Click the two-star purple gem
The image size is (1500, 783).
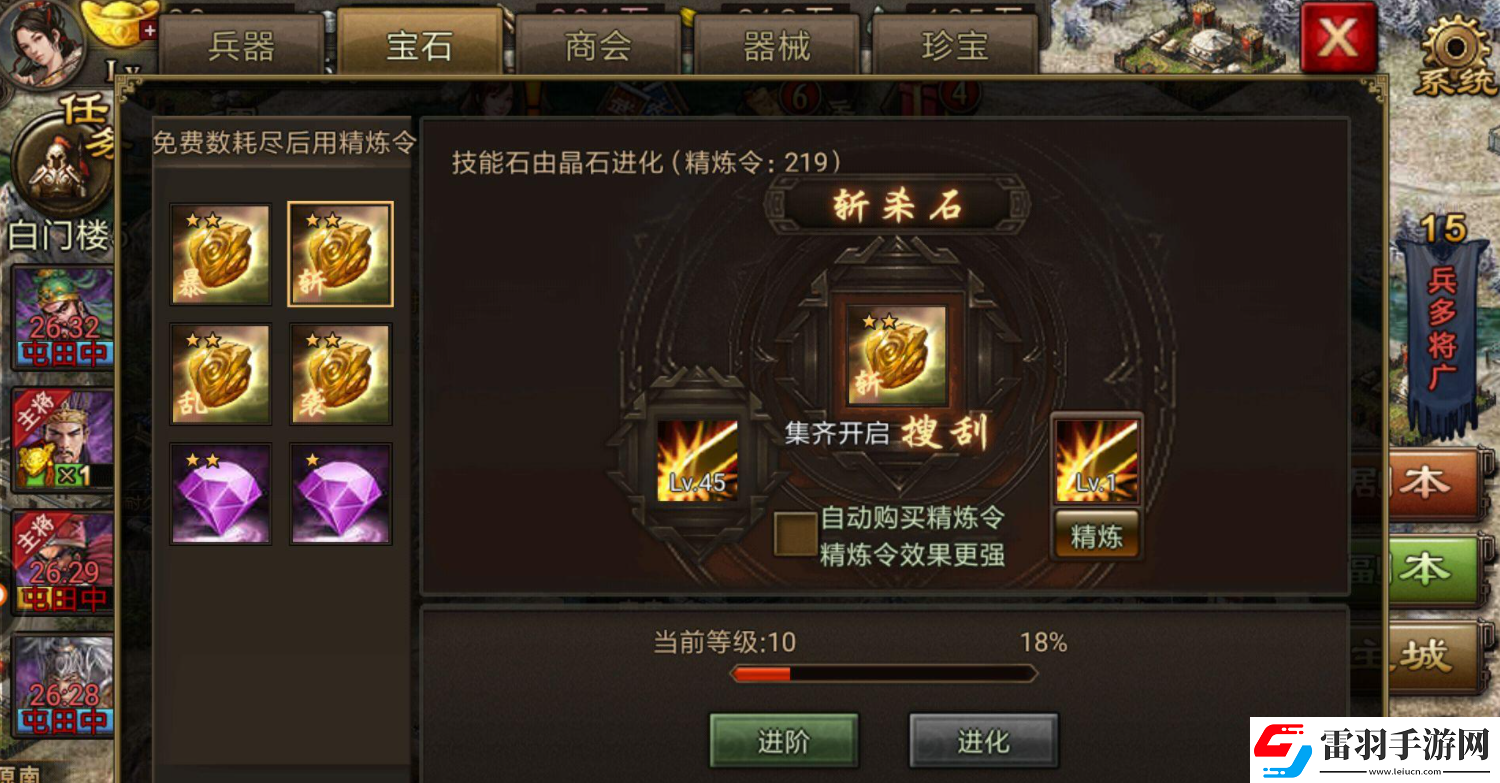220,491
